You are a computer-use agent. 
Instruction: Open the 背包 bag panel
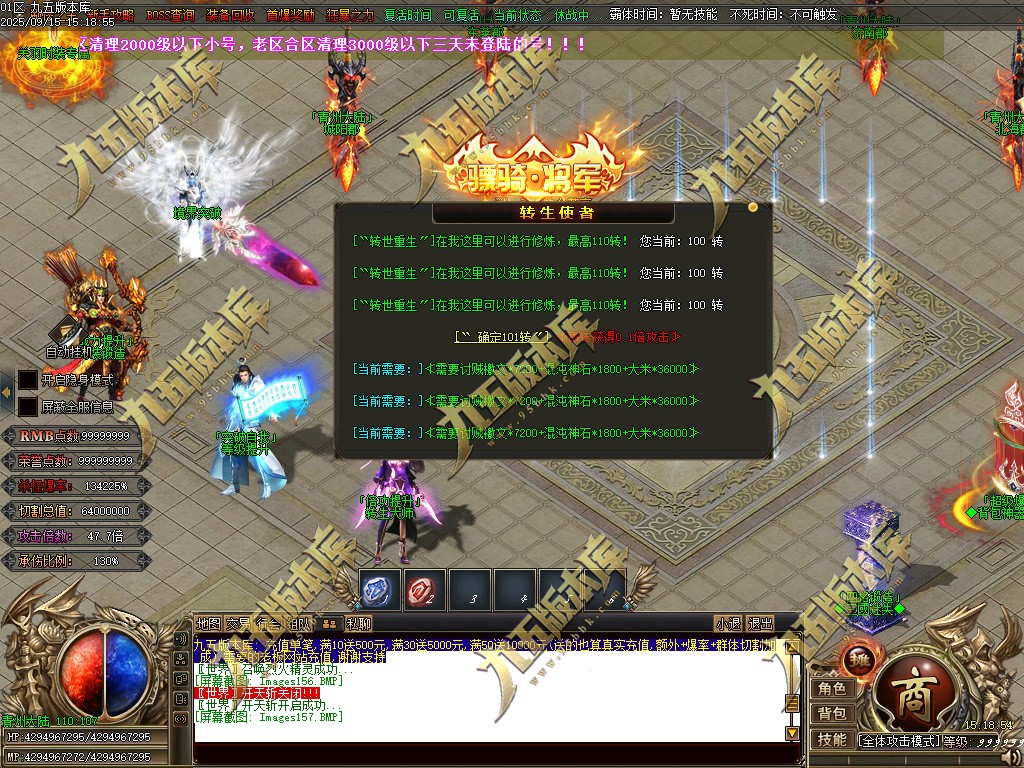(x=832, y=713)
